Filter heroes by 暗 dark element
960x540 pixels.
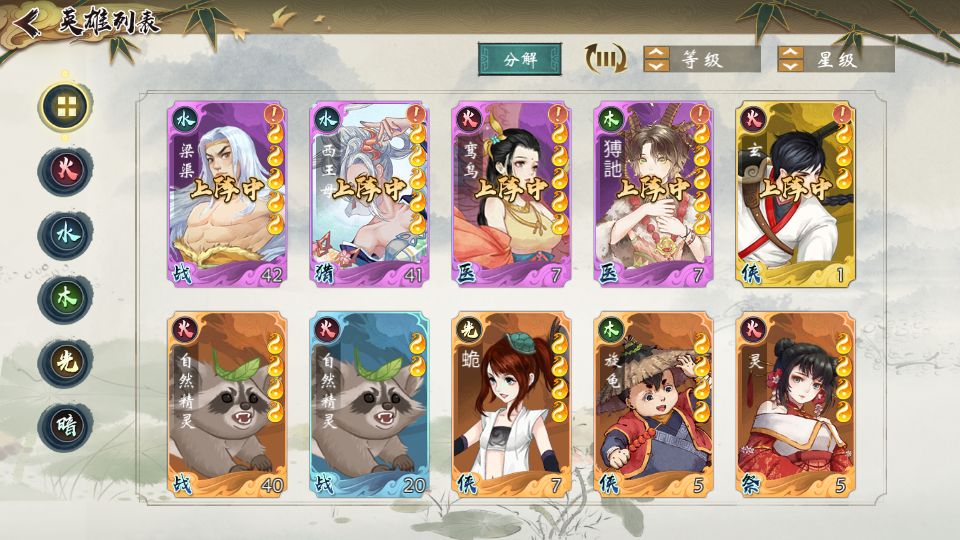[x=65, y=426]
